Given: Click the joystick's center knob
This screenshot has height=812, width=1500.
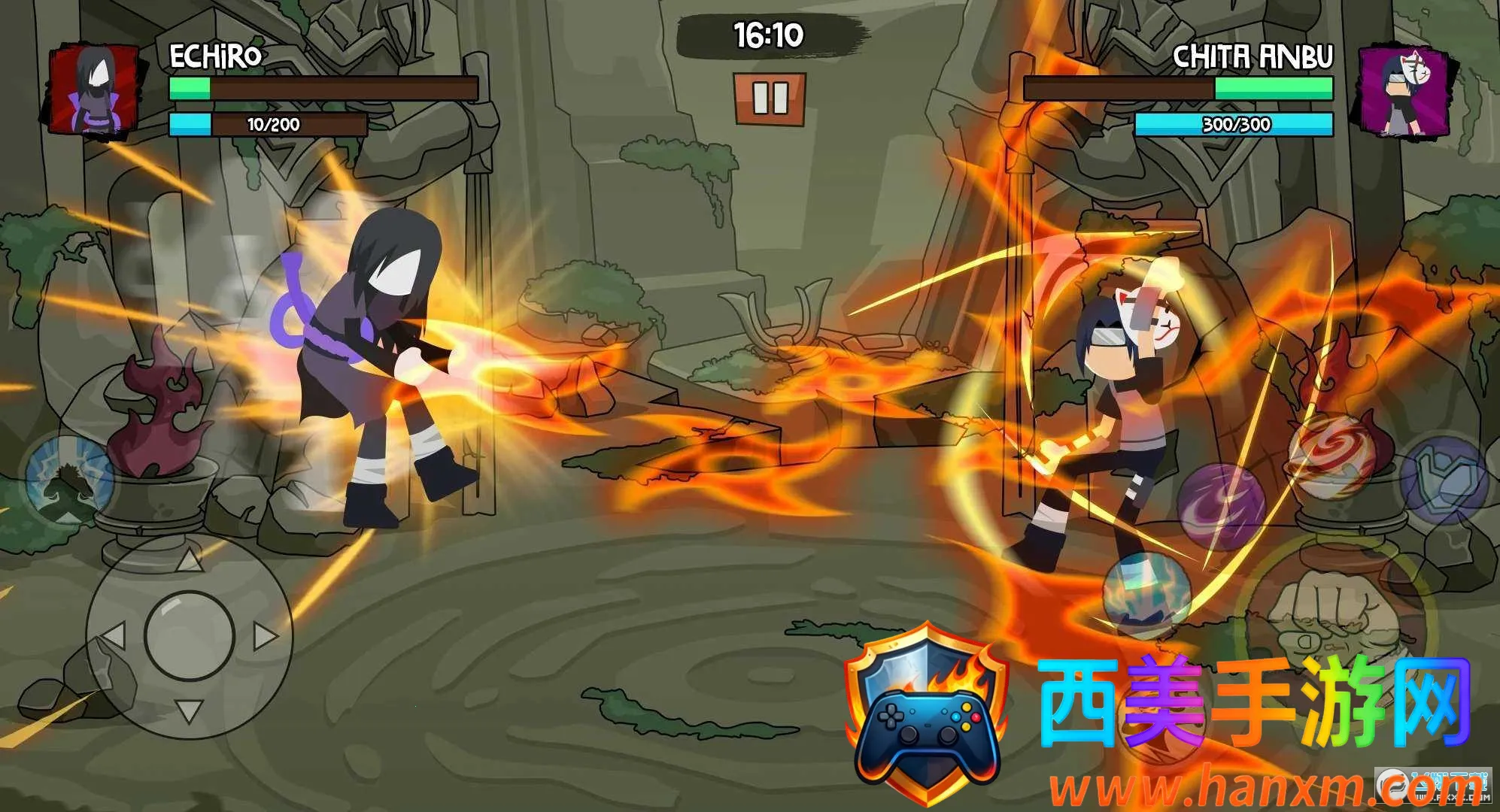Looking at the screenshot, I should click(x=190, y=636).
